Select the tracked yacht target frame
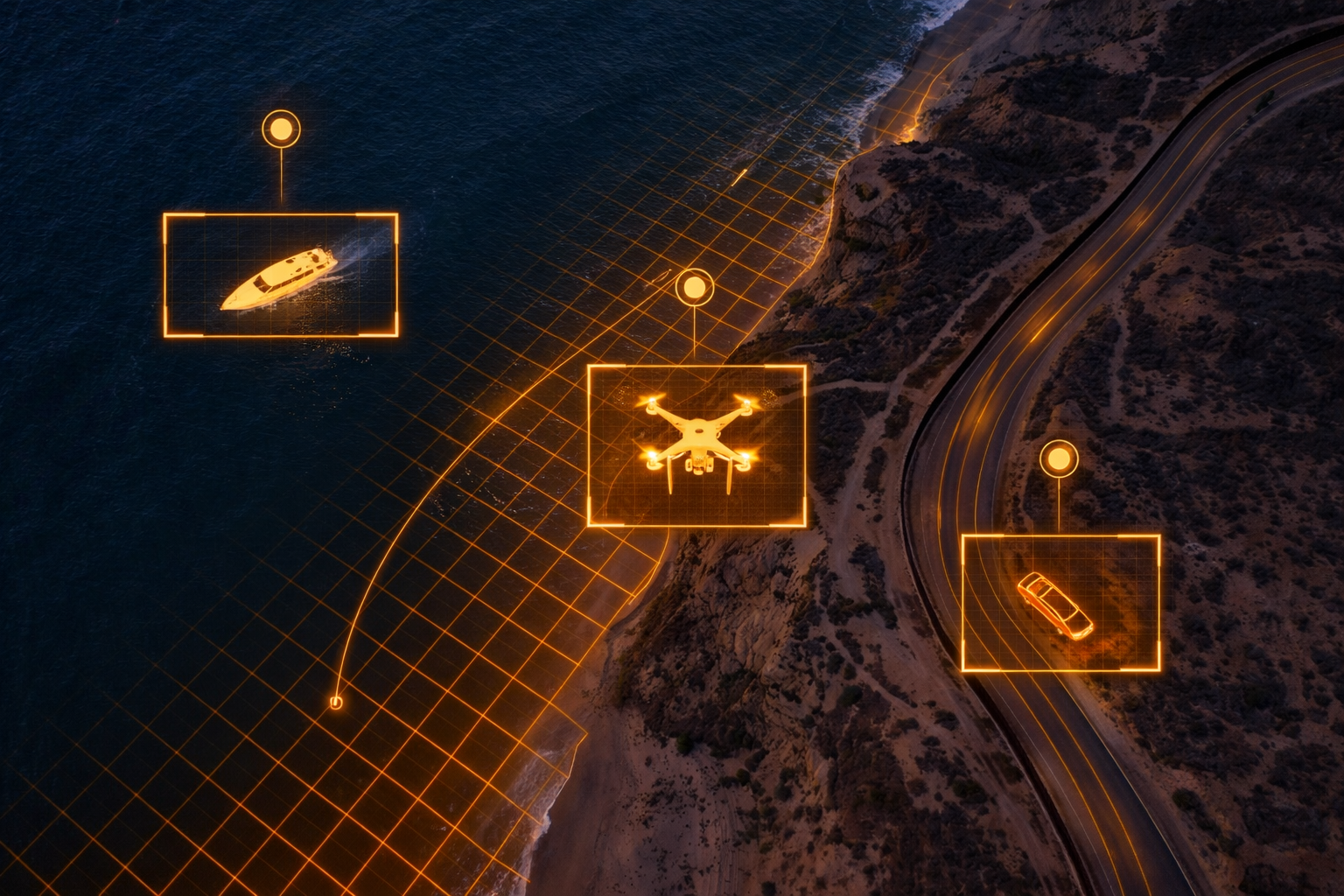Image resolution: width=1344 pixels, height=896 pixels. tap(281, 275)
